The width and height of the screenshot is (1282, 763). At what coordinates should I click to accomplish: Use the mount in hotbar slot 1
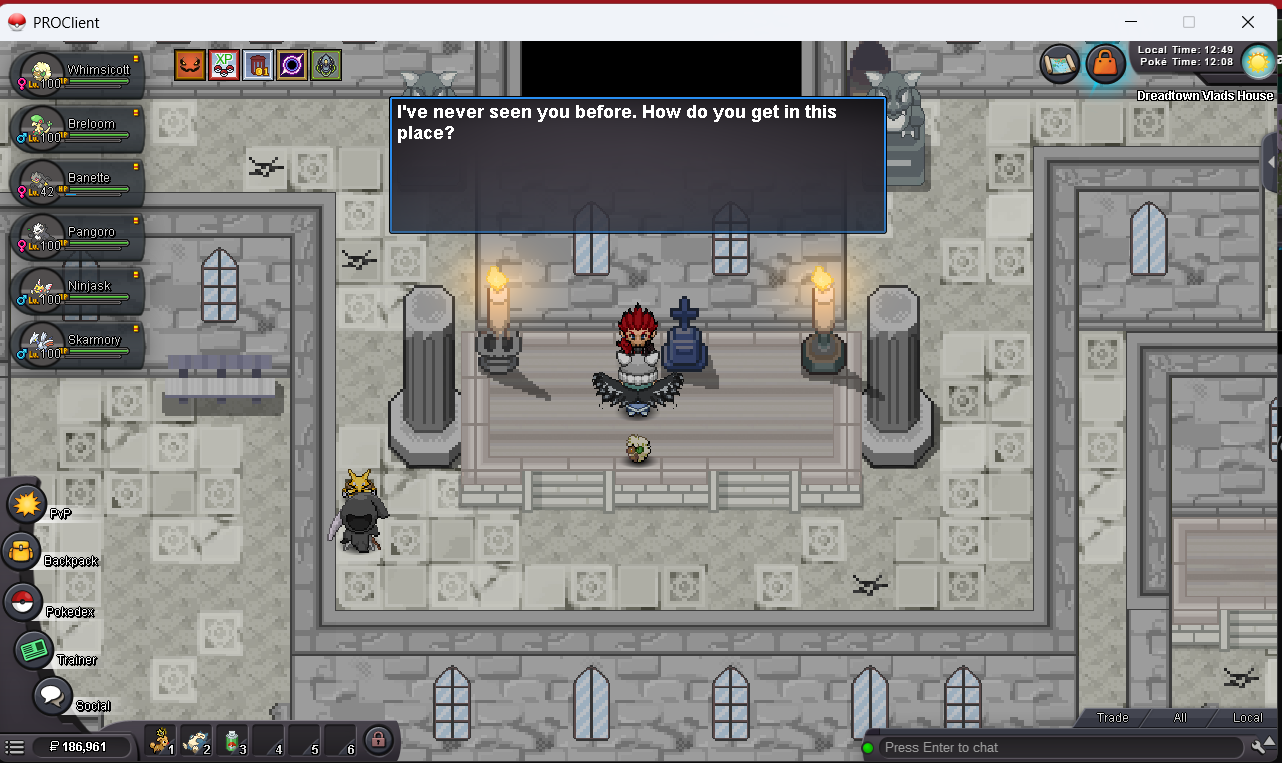click(x=159, y=741)
